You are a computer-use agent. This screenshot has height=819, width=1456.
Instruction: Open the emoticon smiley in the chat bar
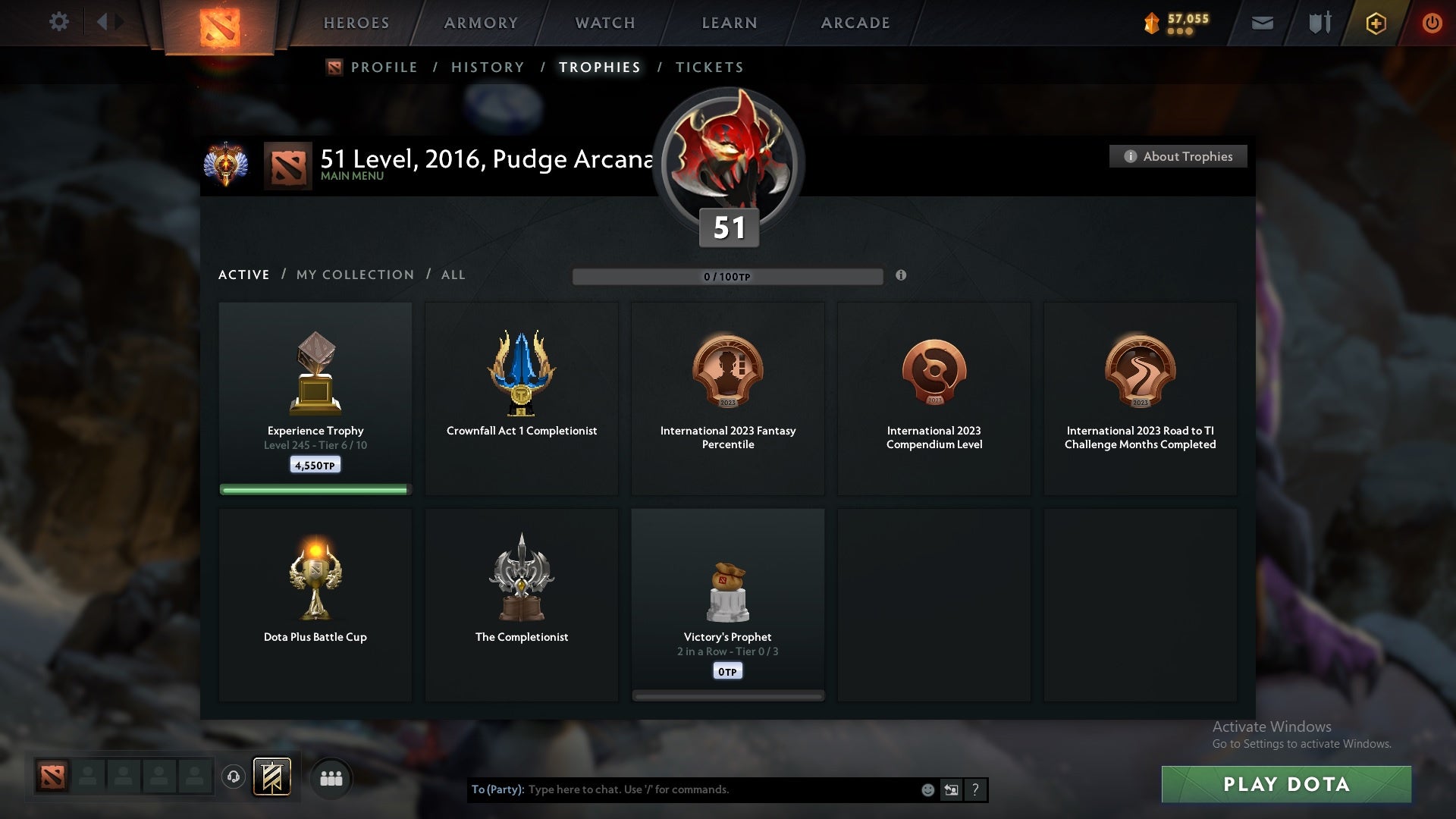927,789
